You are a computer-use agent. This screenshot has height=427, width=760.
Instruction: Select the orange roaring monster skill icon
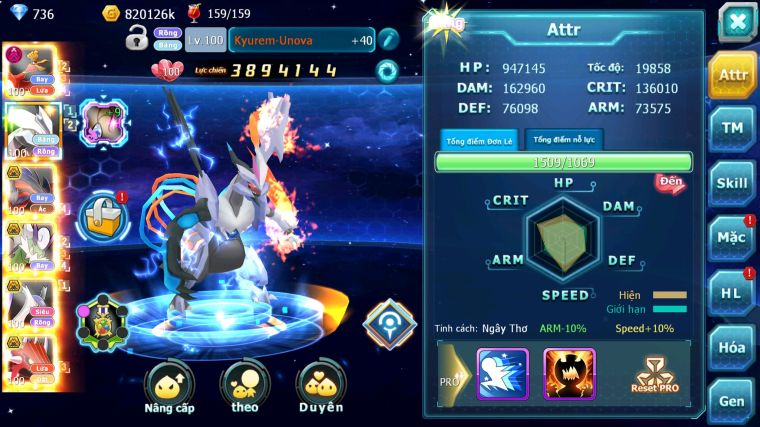click(x=569, y=374)
